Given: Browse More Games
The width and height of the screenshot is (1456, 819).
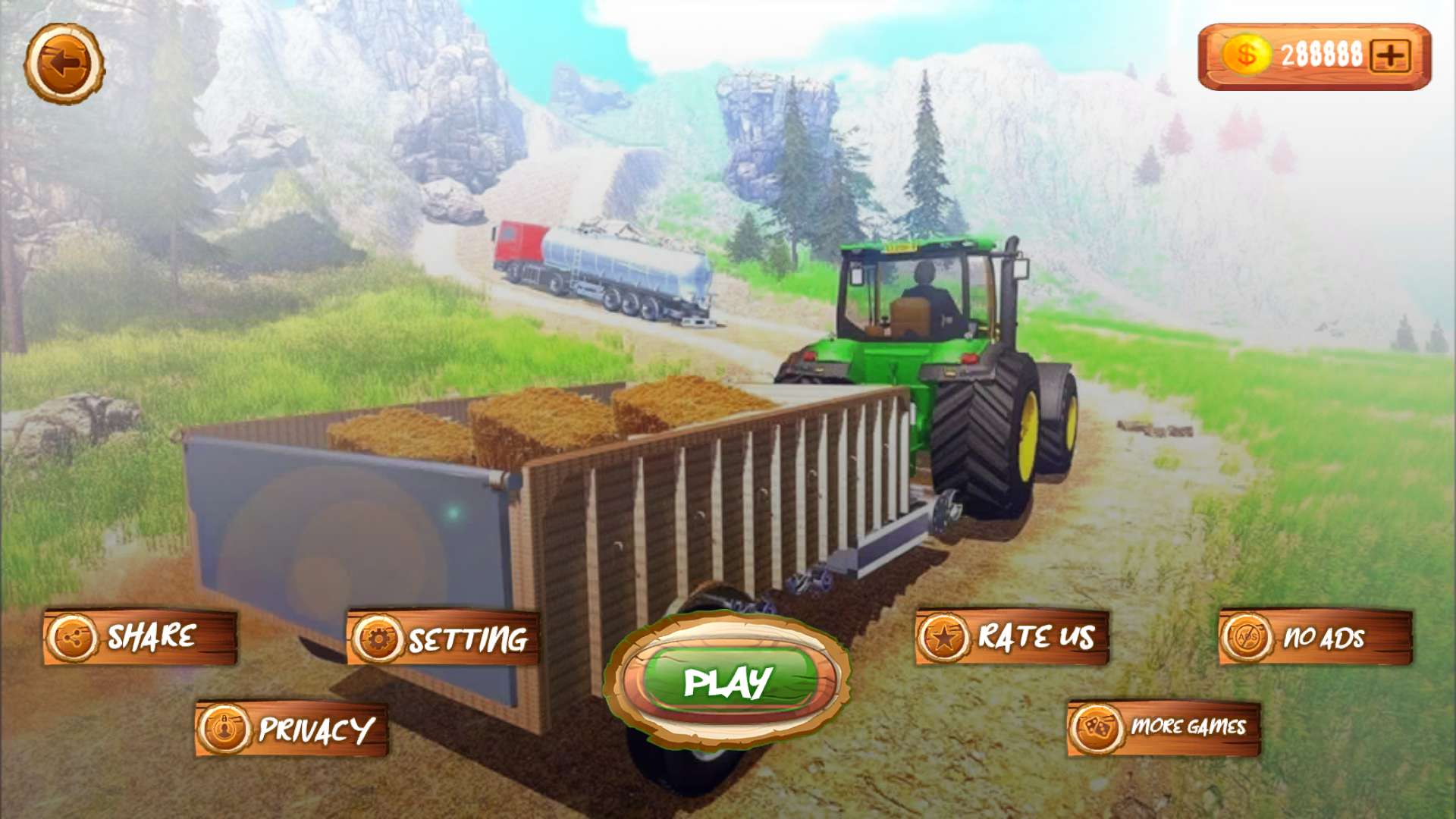Looking at the screenshot, I should [1164, 727].
